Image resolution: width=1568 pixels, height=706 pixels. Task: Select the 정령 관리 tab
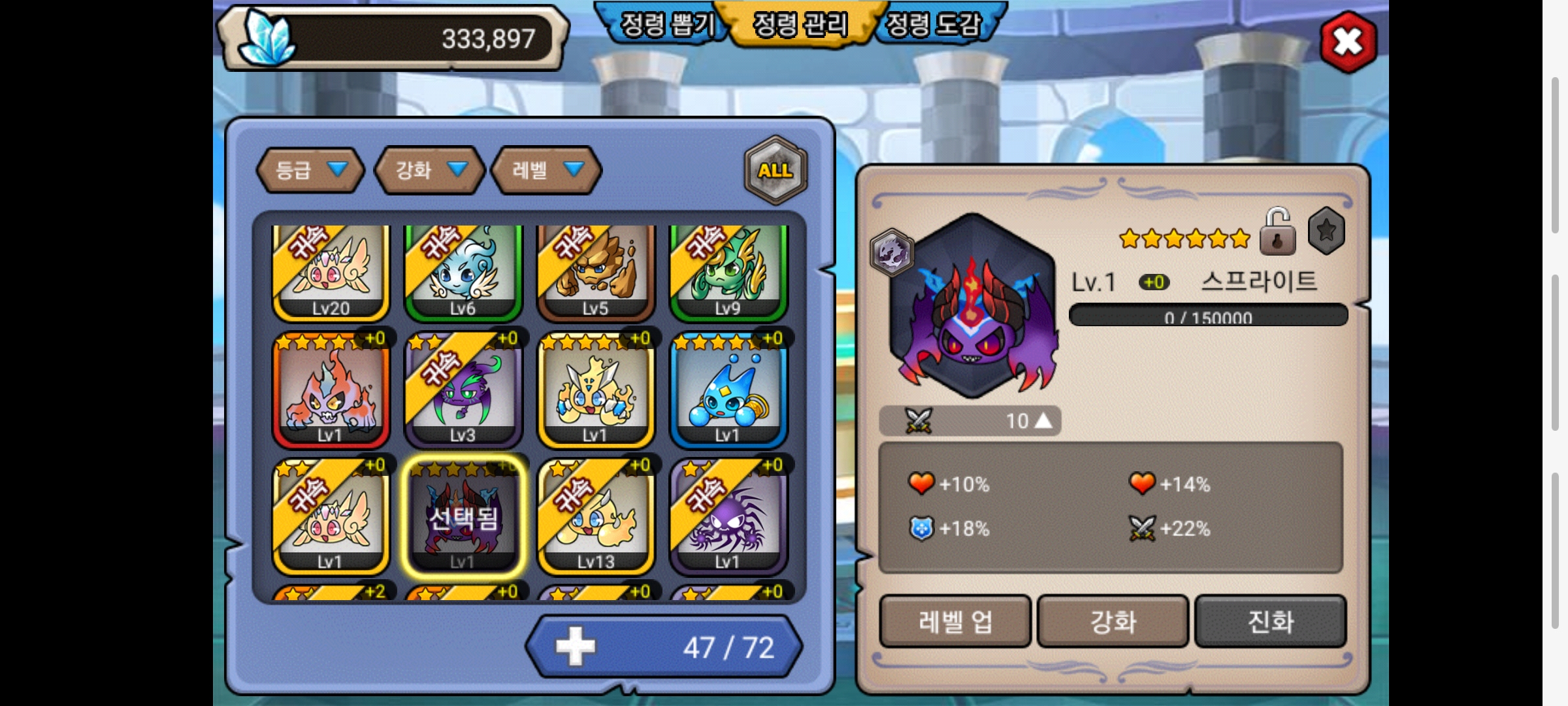point(800,25)
